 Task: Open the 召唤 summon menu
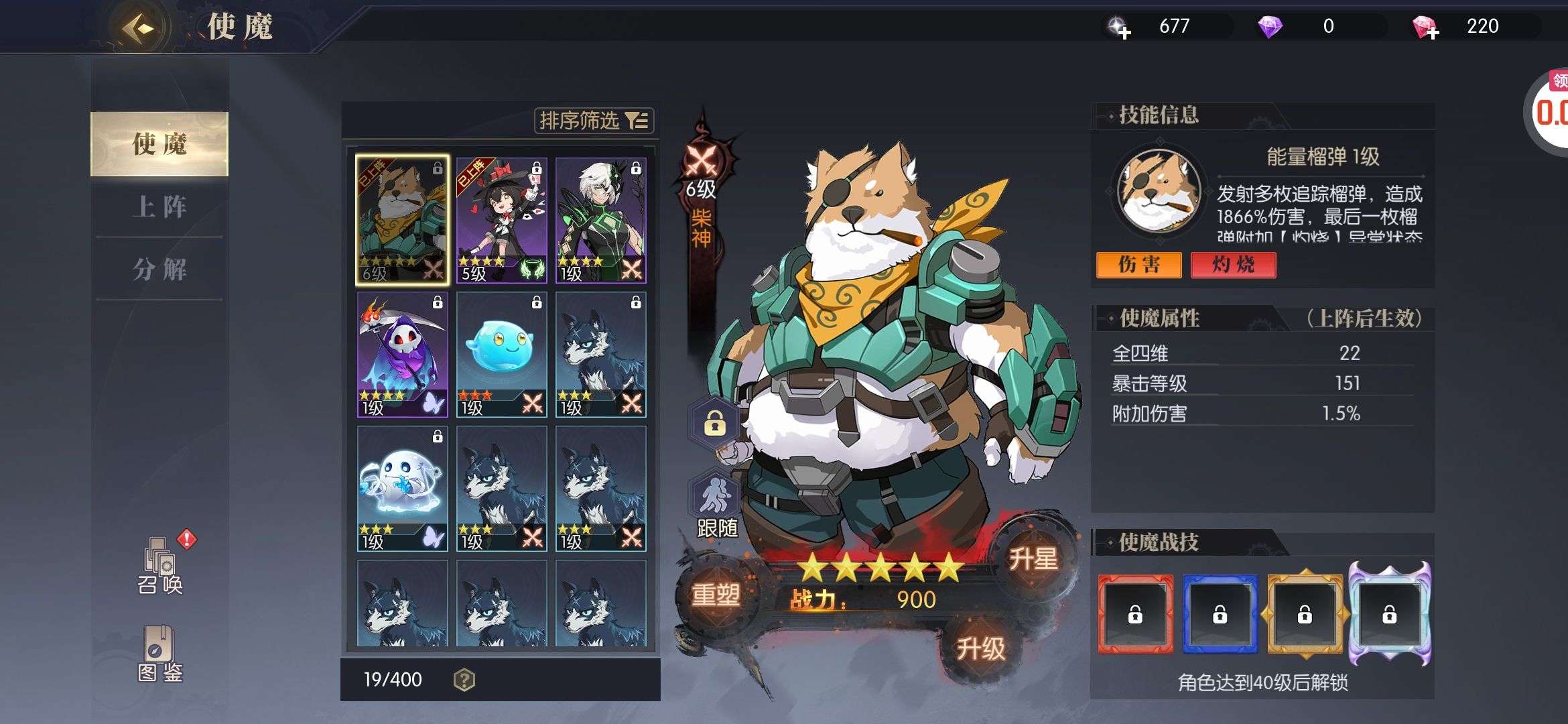160,566
